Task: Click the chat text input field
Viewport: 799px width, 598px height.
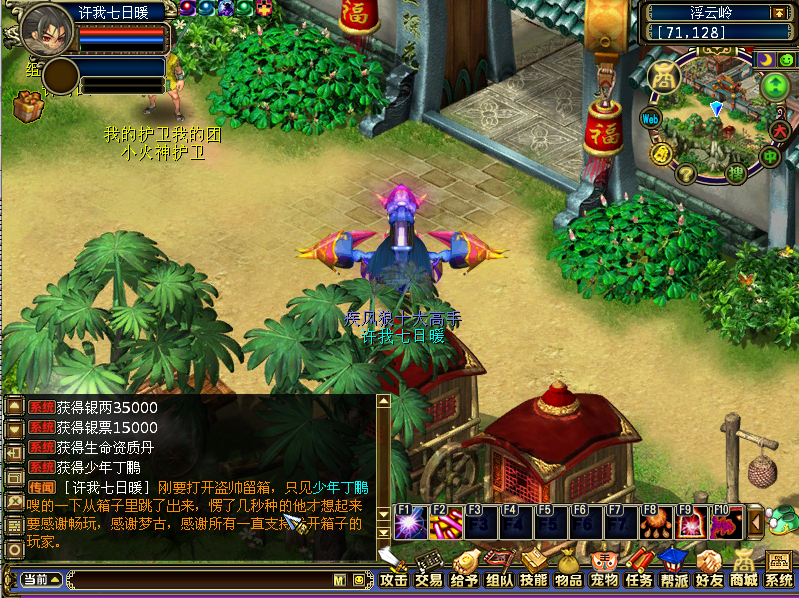Action: tap(200, 579)
